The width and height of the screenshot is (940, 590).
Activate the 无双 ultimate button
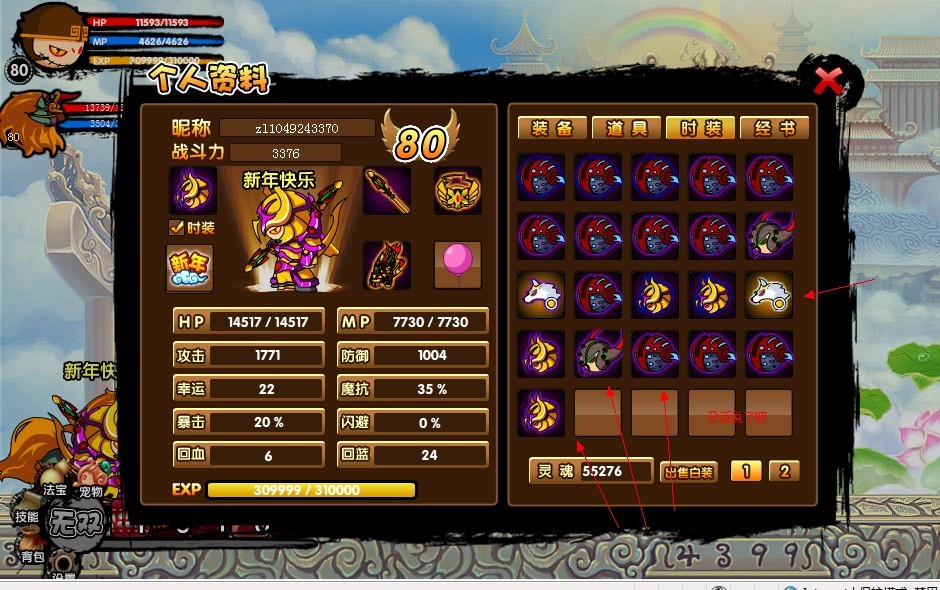78,521
